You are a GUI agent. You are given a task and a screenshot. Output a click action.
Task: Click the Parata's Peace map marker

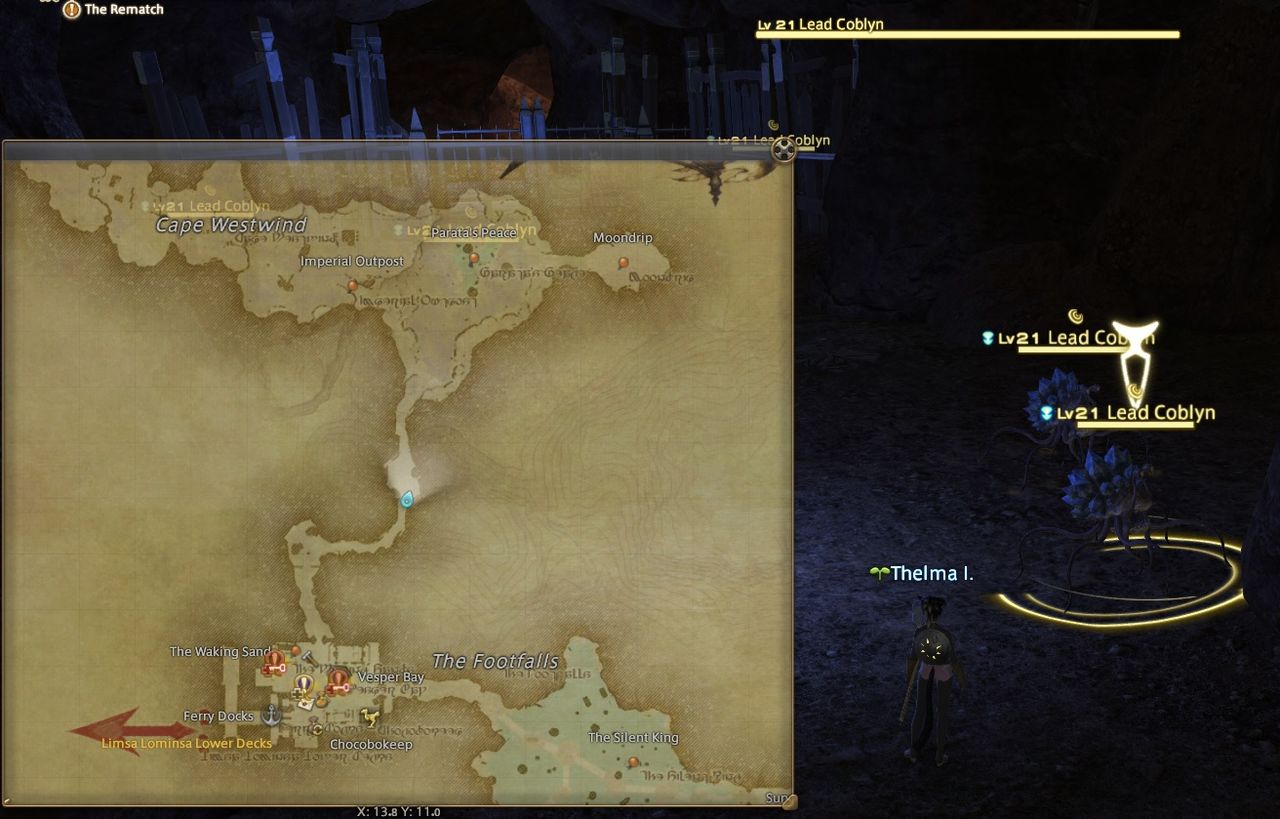(474, 257)
